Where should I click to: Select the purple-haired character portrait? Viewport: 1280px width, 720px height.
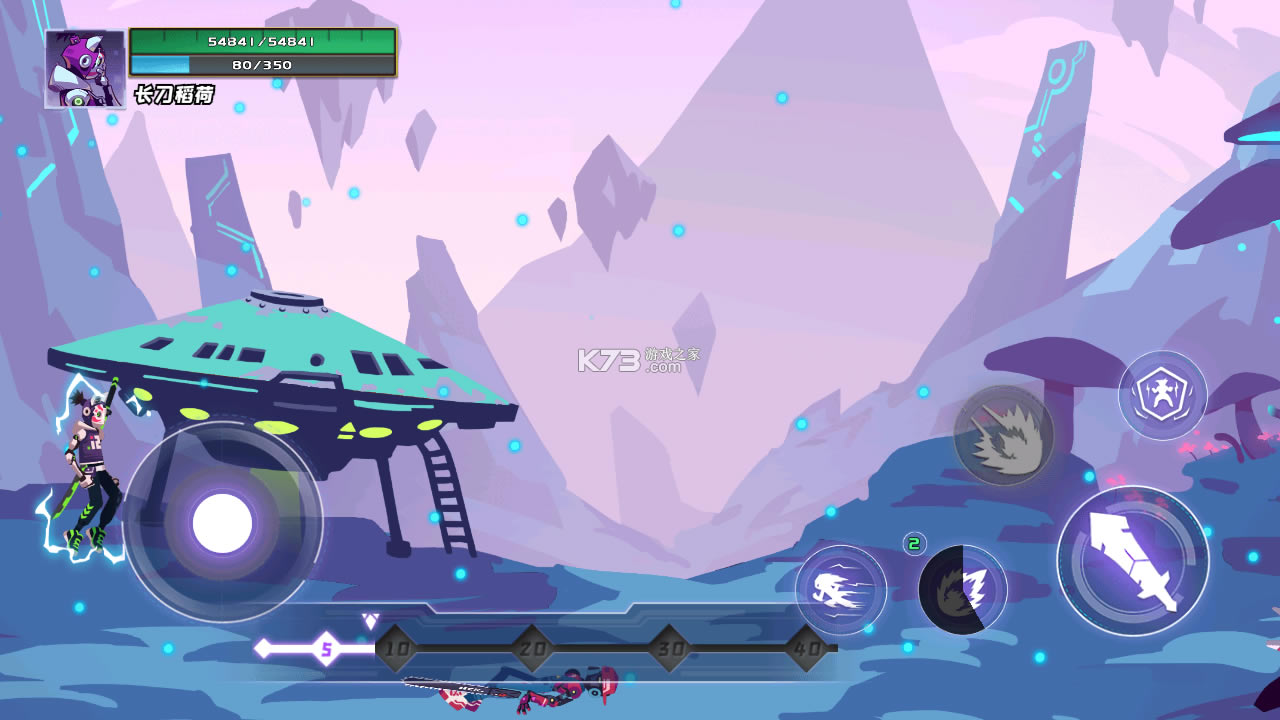point(84,69)
